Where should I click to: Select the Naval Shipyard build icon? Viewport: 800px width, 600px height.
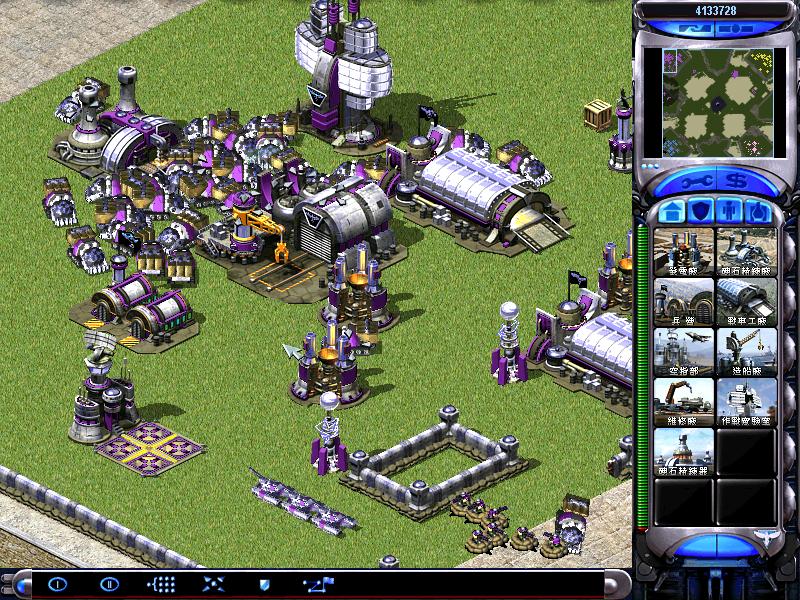point(746,351)
